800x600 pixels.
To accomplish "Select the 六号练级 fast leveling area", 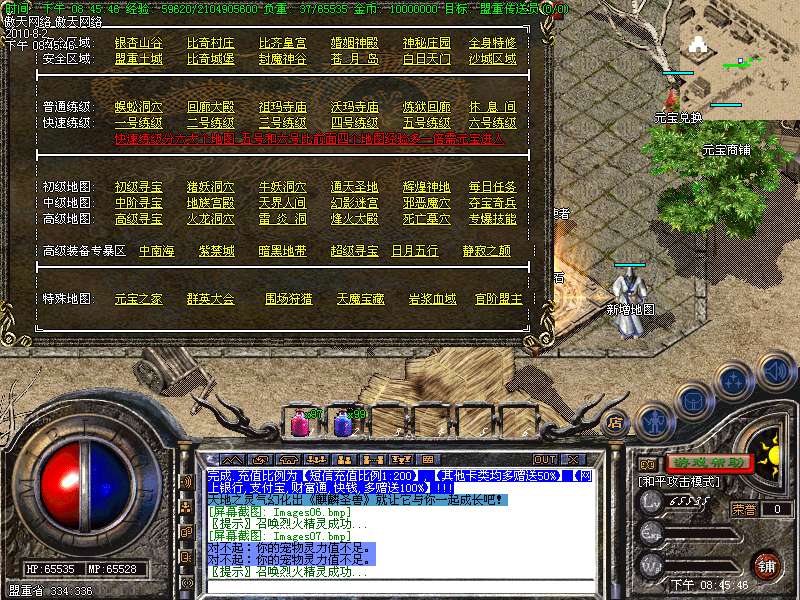I will (x=494, y=123).
